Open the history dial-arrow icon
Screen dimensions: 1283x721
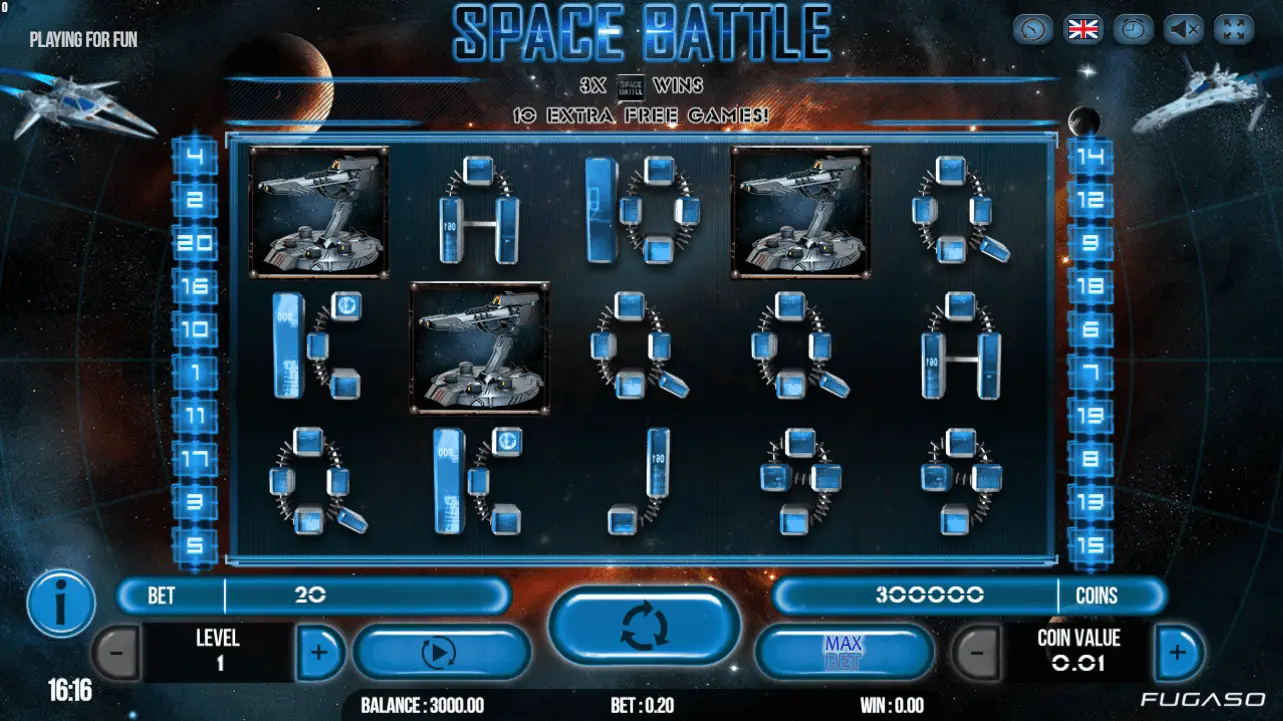(1033, 29)
